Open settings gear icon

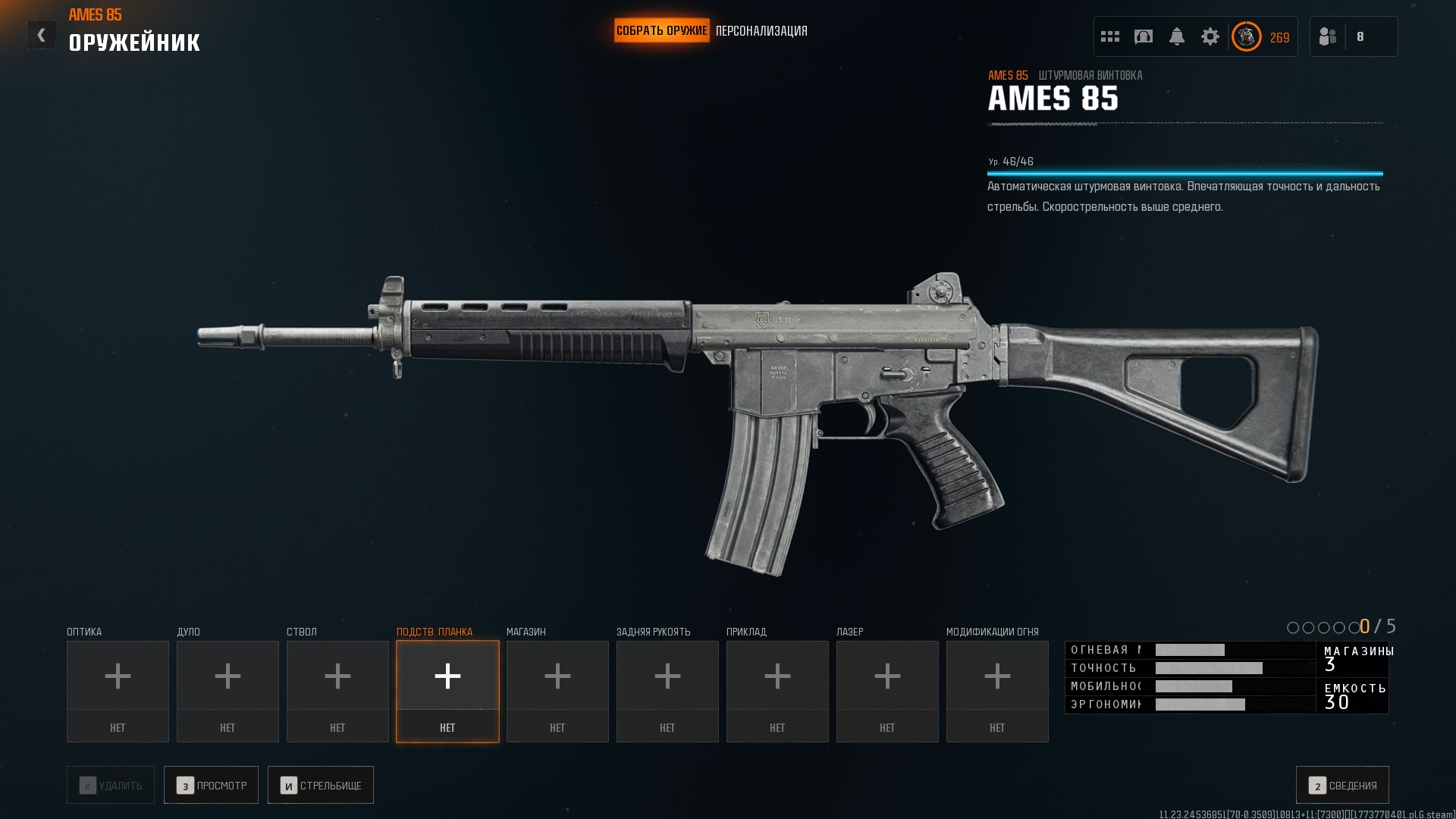[1210, 36]
